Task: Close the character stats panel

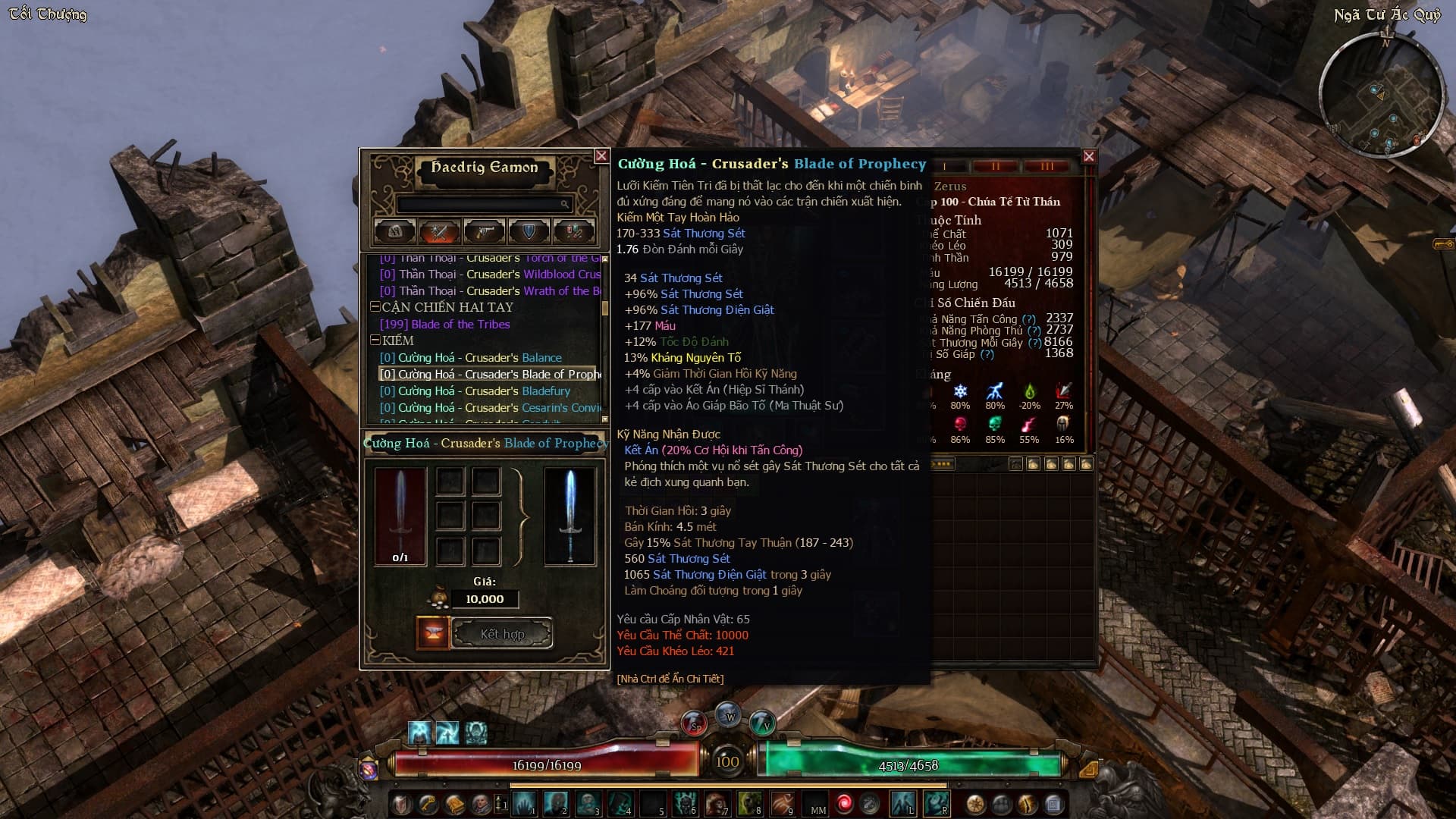Action: (1089, 157)
